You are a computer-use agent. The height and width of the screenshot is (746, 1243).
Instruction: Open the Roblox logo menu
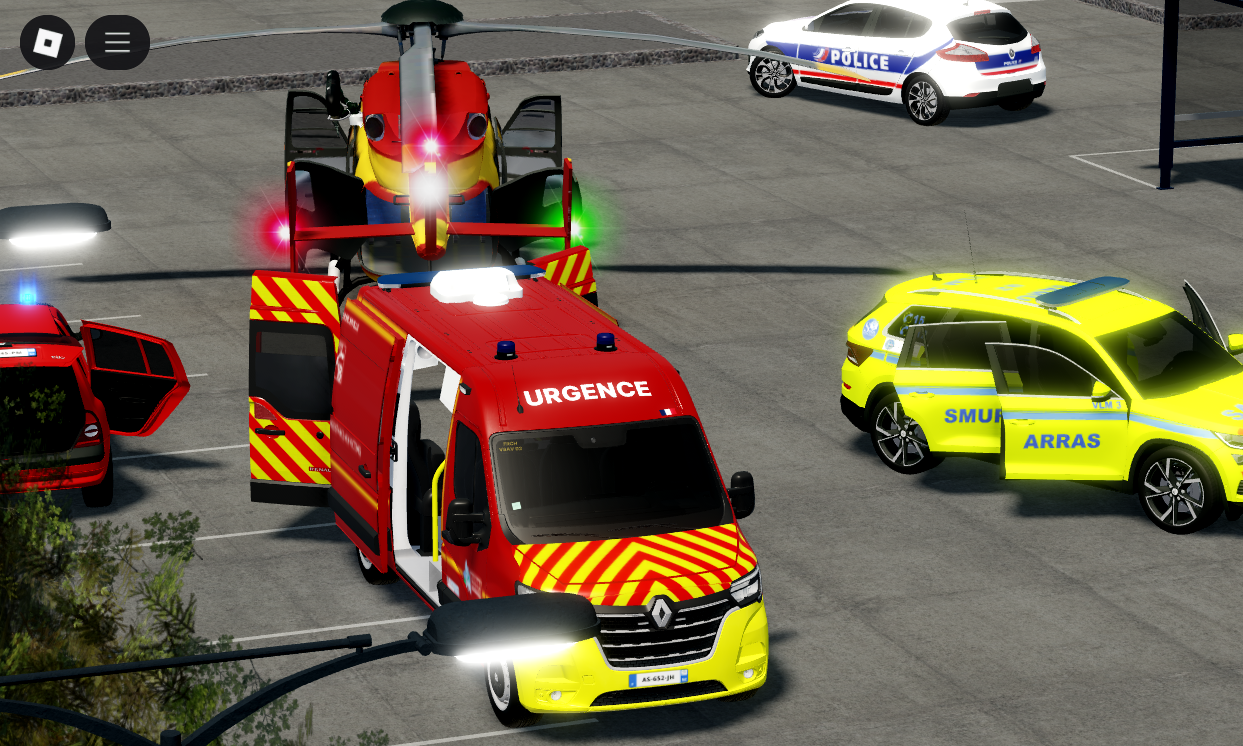47,42
